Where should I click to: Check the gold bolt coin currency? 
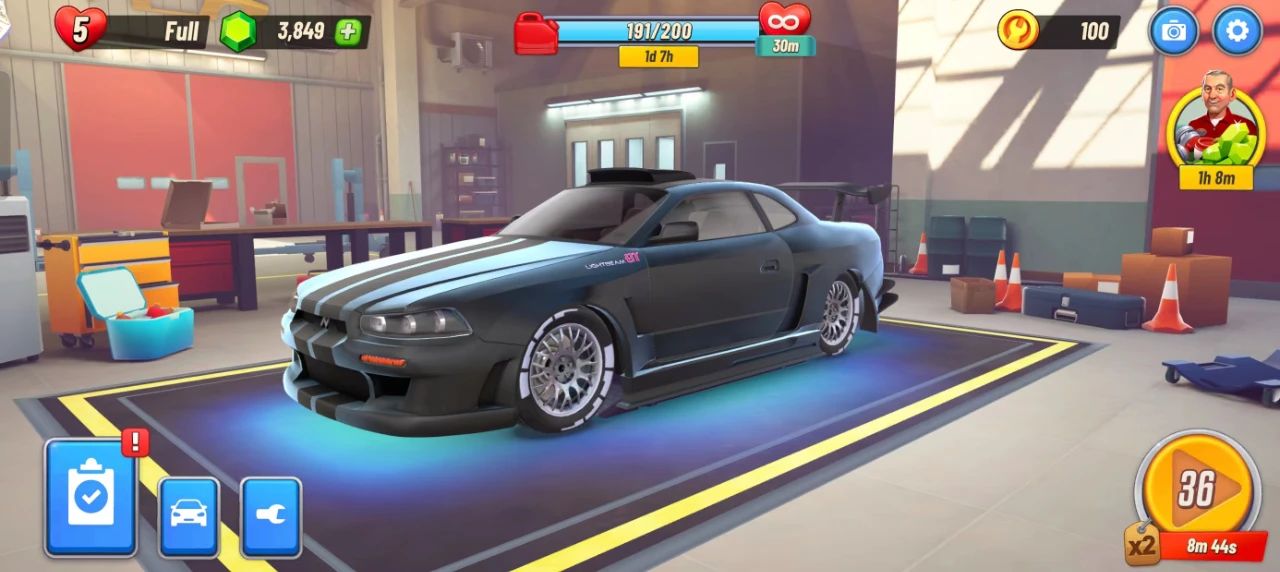coord(1018,31)
